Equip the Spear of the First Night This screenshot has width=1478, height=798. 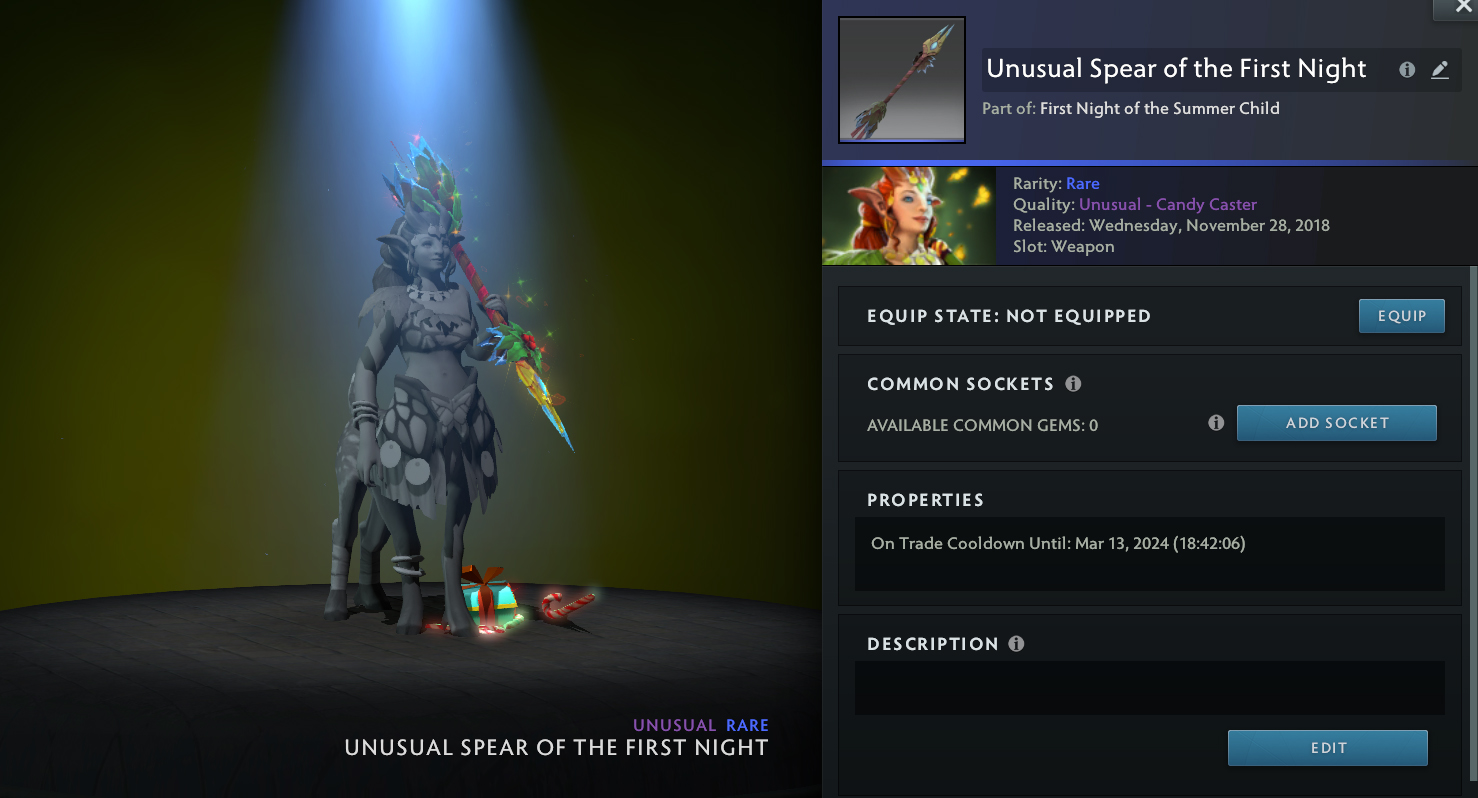1401,316
